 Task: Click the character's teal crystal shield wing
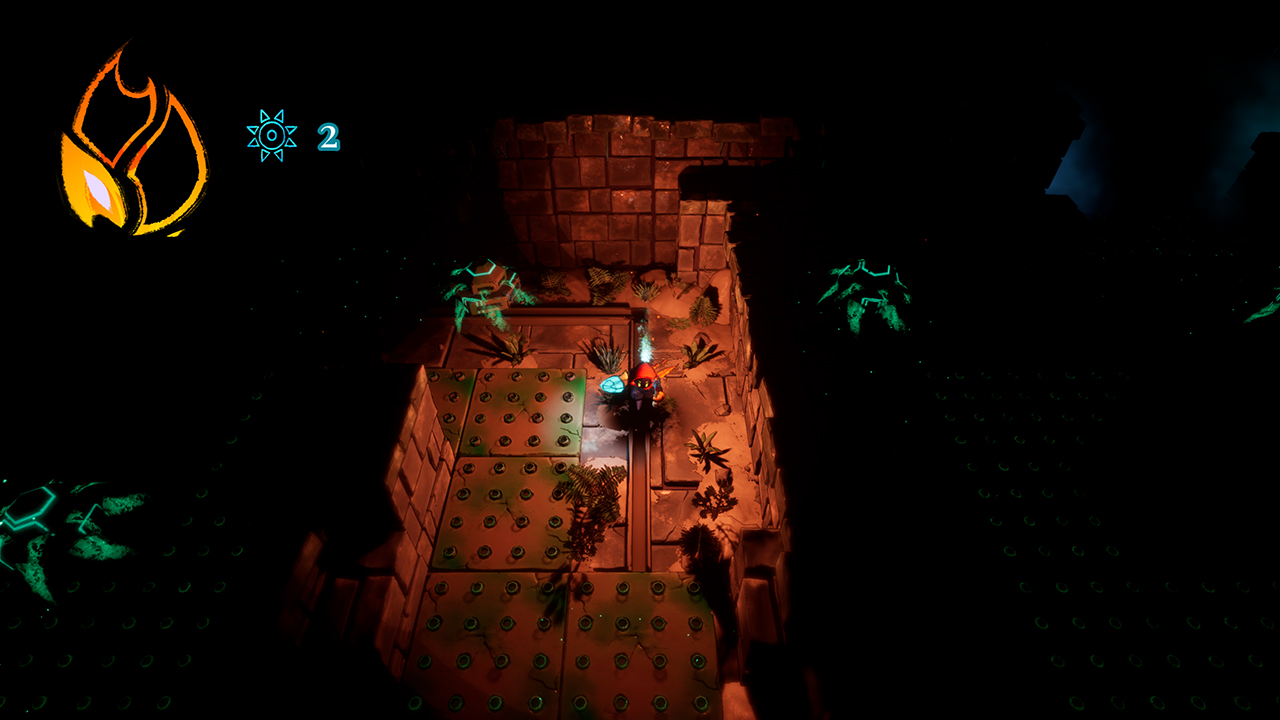[613, 386]
